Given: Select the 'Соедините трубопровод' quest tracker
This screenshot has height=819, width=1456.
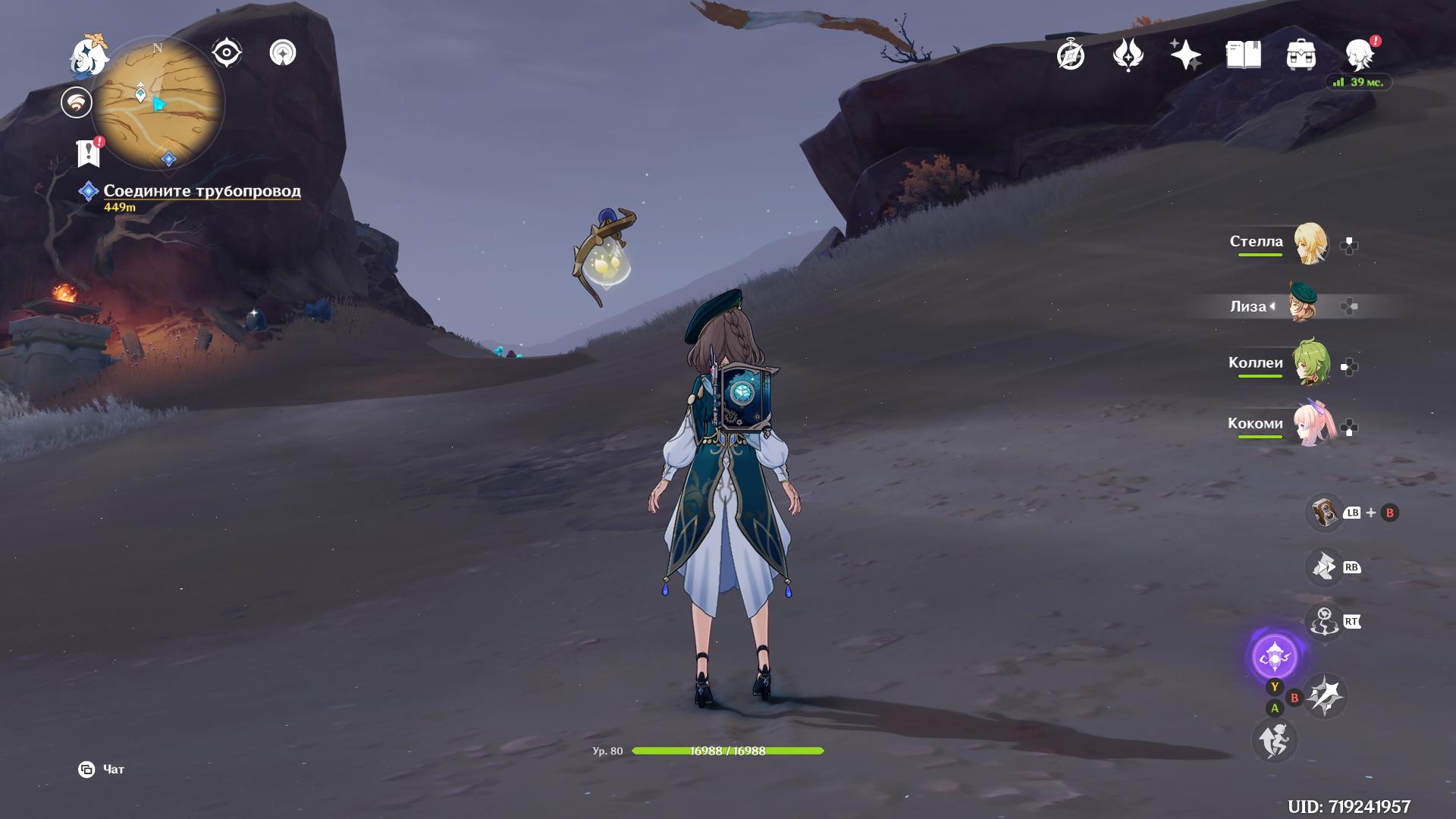Looking at the screenshot, I should coord(202,191).
